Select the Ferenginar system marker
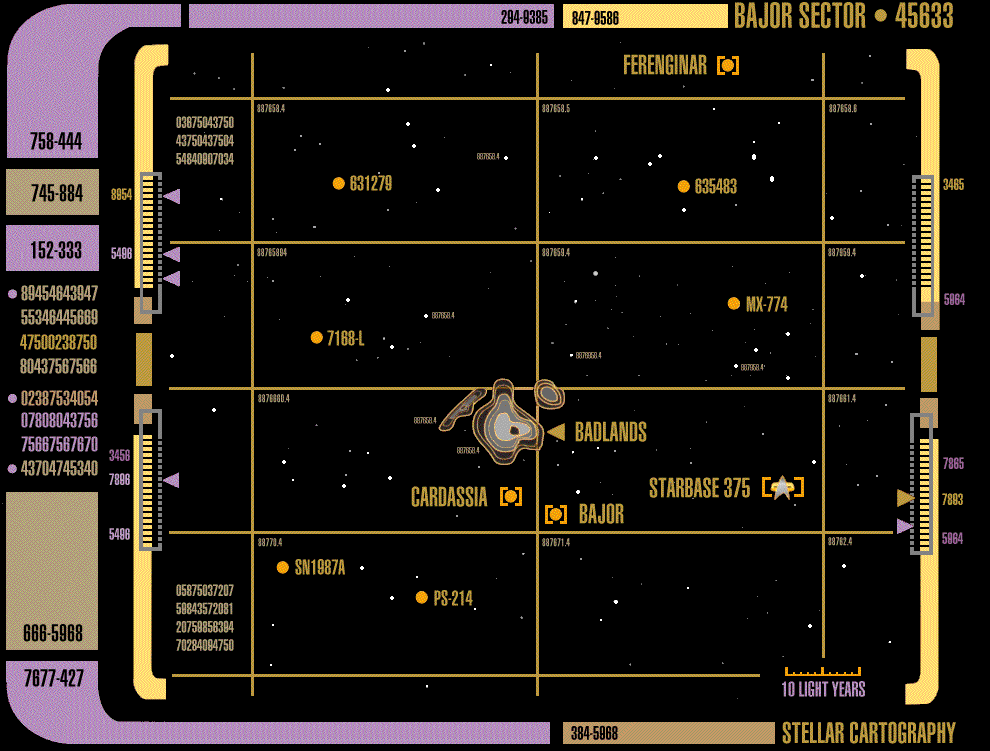990x751 pixels. 728,66
